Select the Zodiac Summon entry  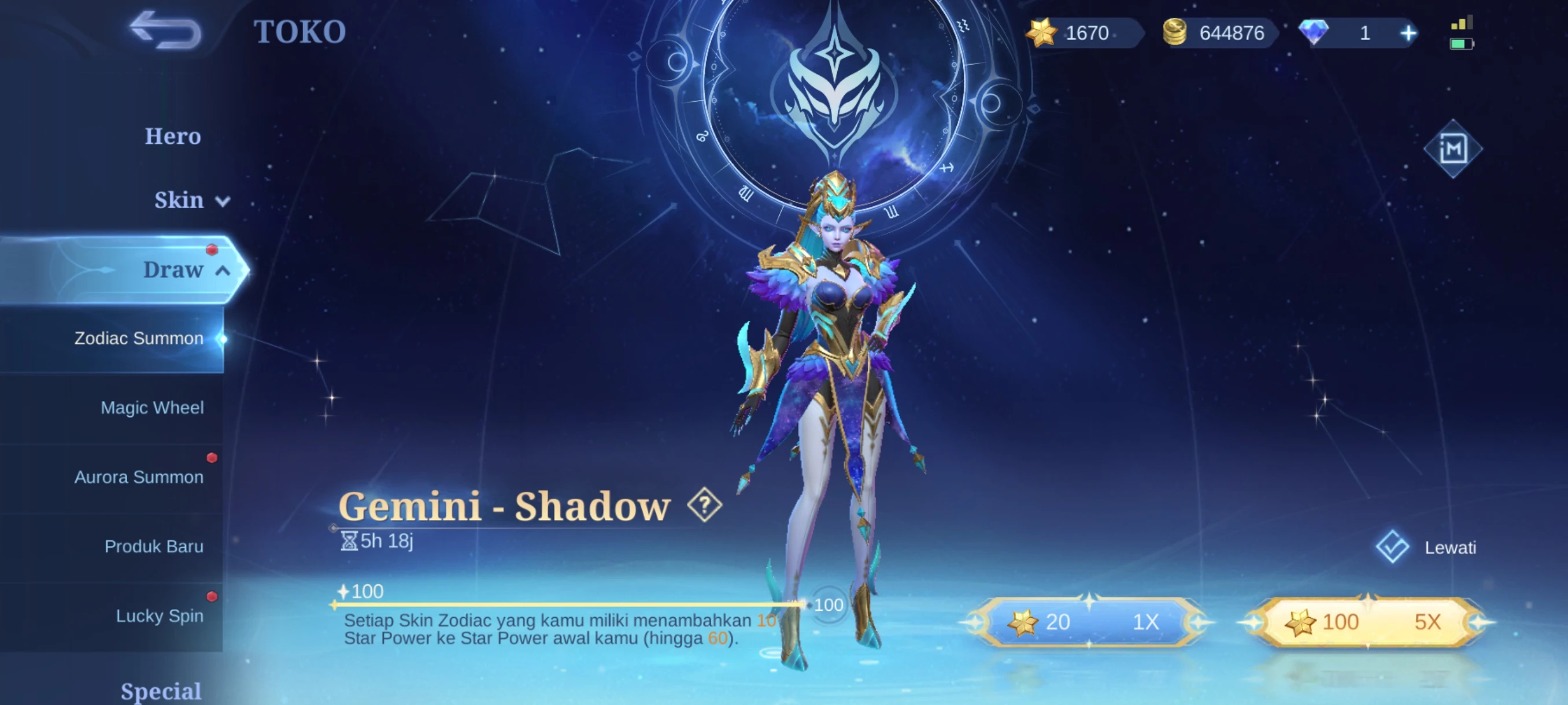[139, 338]
